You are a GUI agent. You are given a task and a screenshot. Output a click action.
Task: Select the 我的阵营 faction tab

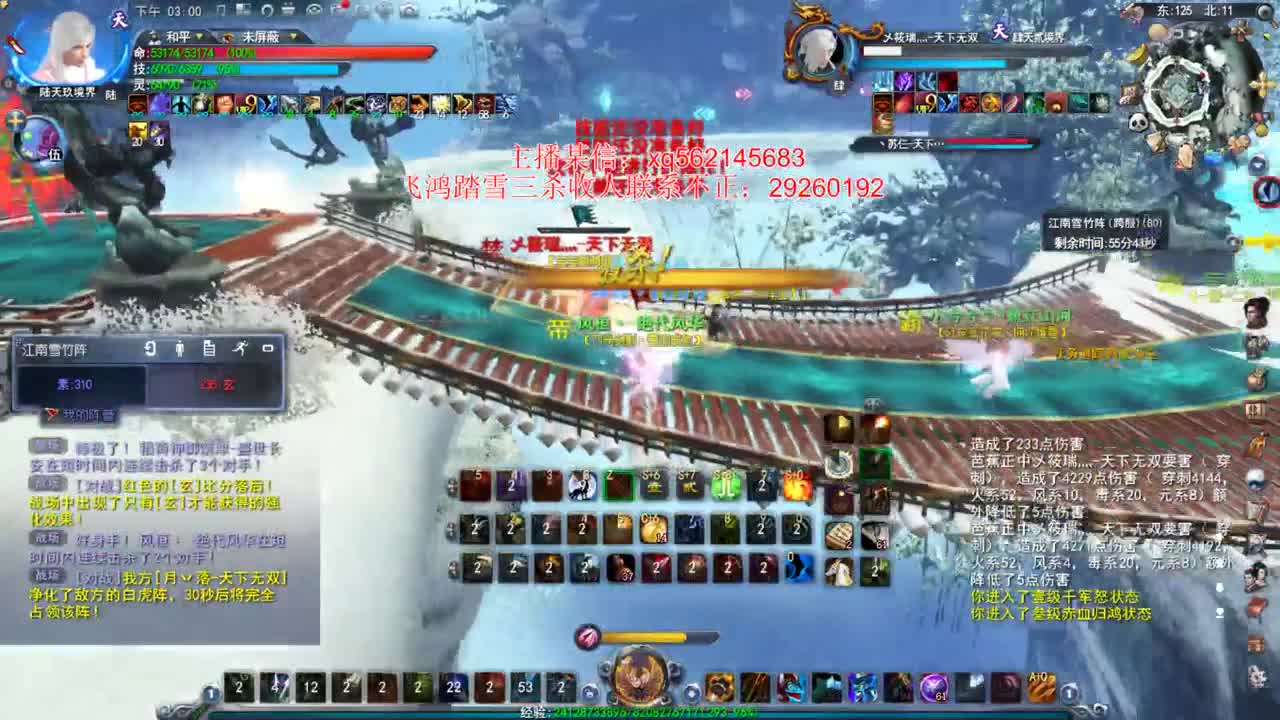(x=86, y=414)
